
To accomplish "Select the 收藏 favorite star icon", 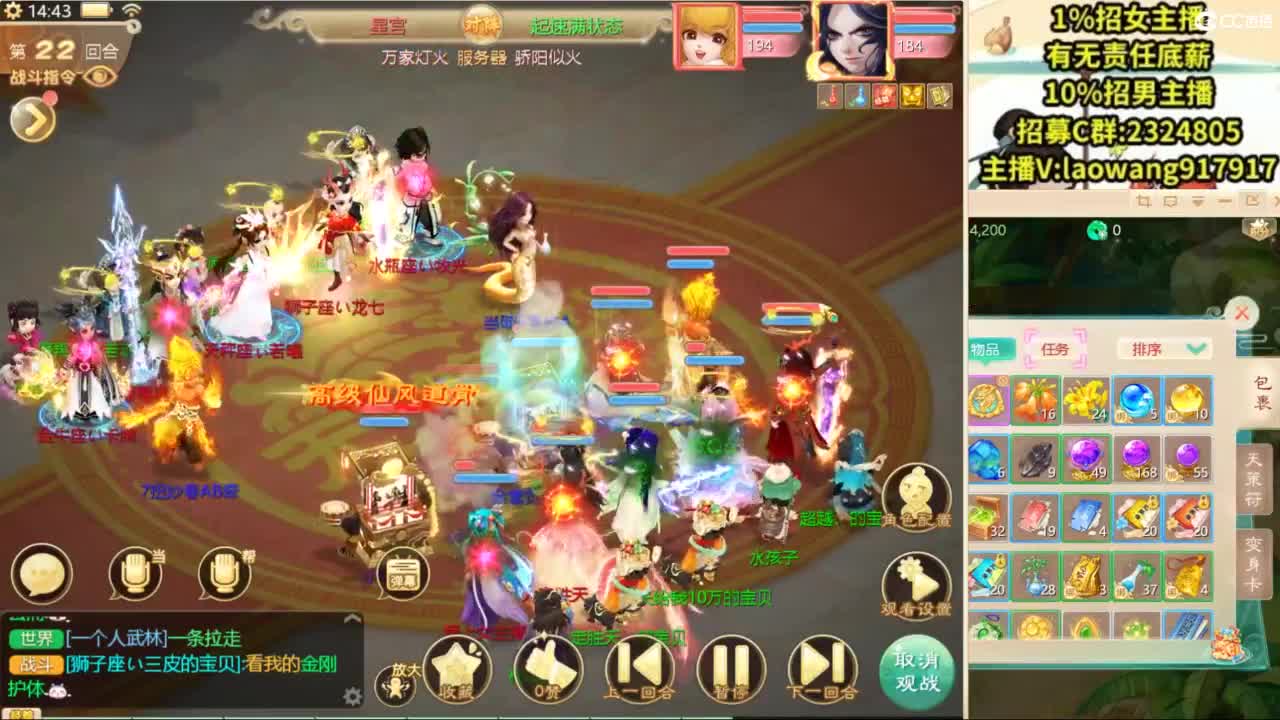I will coord(456,663).
